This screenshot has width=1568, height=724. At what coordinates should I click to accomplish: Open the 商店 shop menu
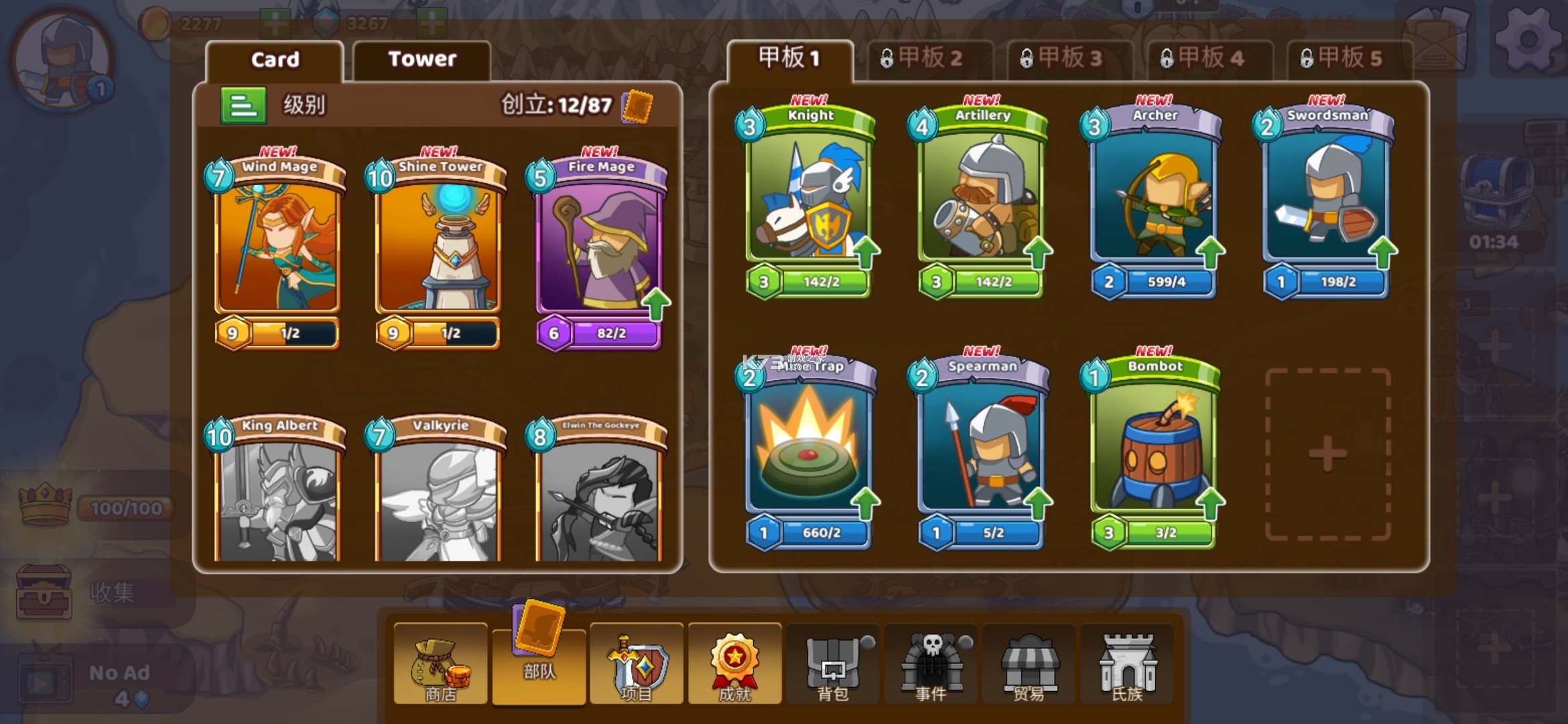[440, 665]
